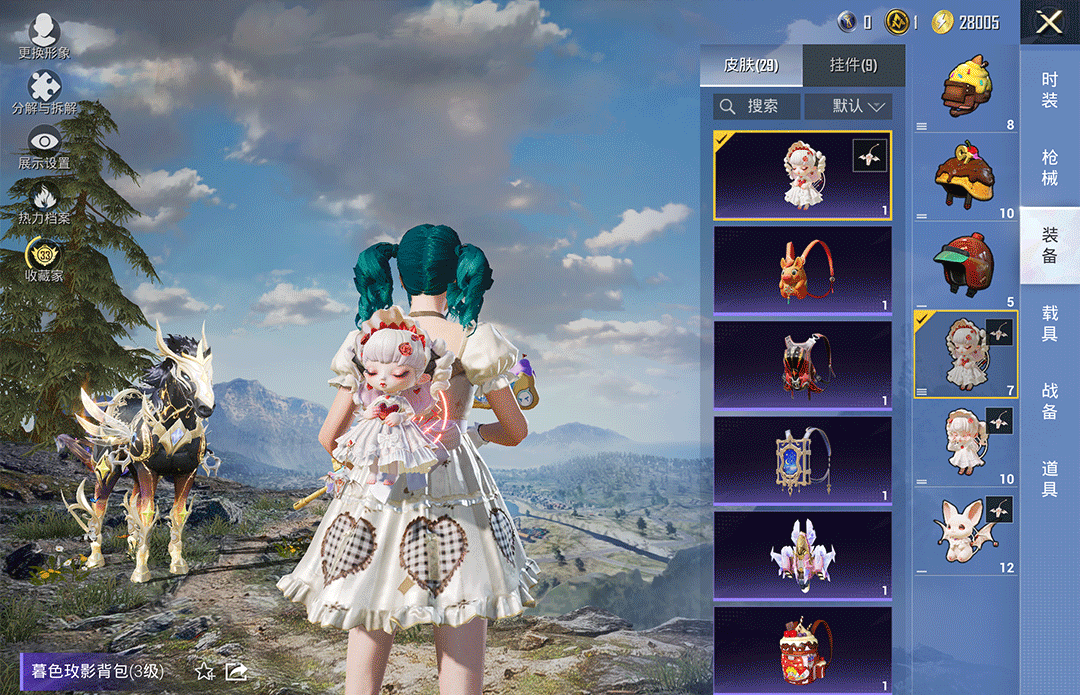This screenshot has height=695, width=1080.
Task: Click the share icon beside backpack name
Action: click(237, 671)
